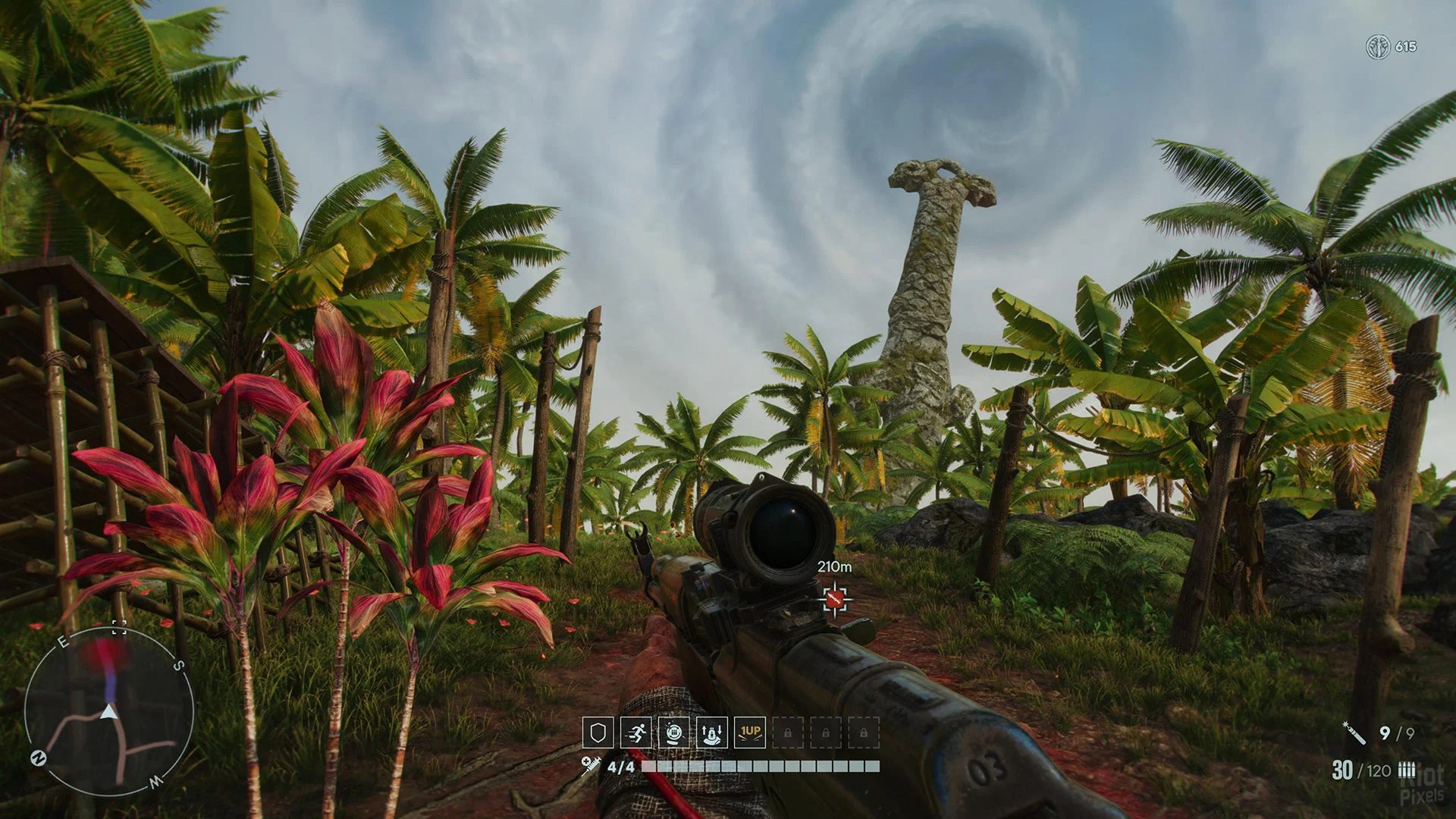Select the healing syringe icon
Viewport: 1456px width, 819px height.
pos(591,765)
